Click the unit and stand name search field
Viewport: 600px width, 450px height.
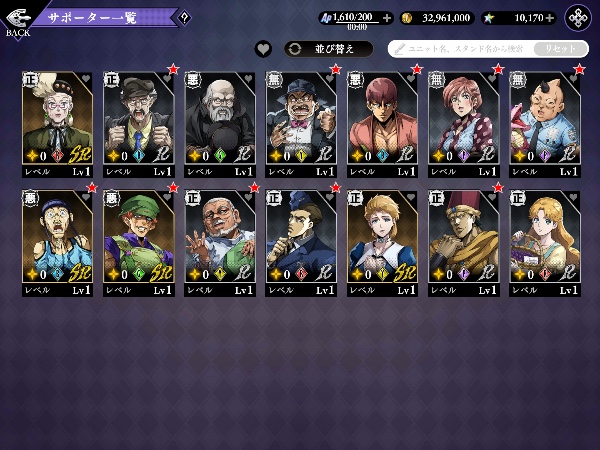pos(460,48)
